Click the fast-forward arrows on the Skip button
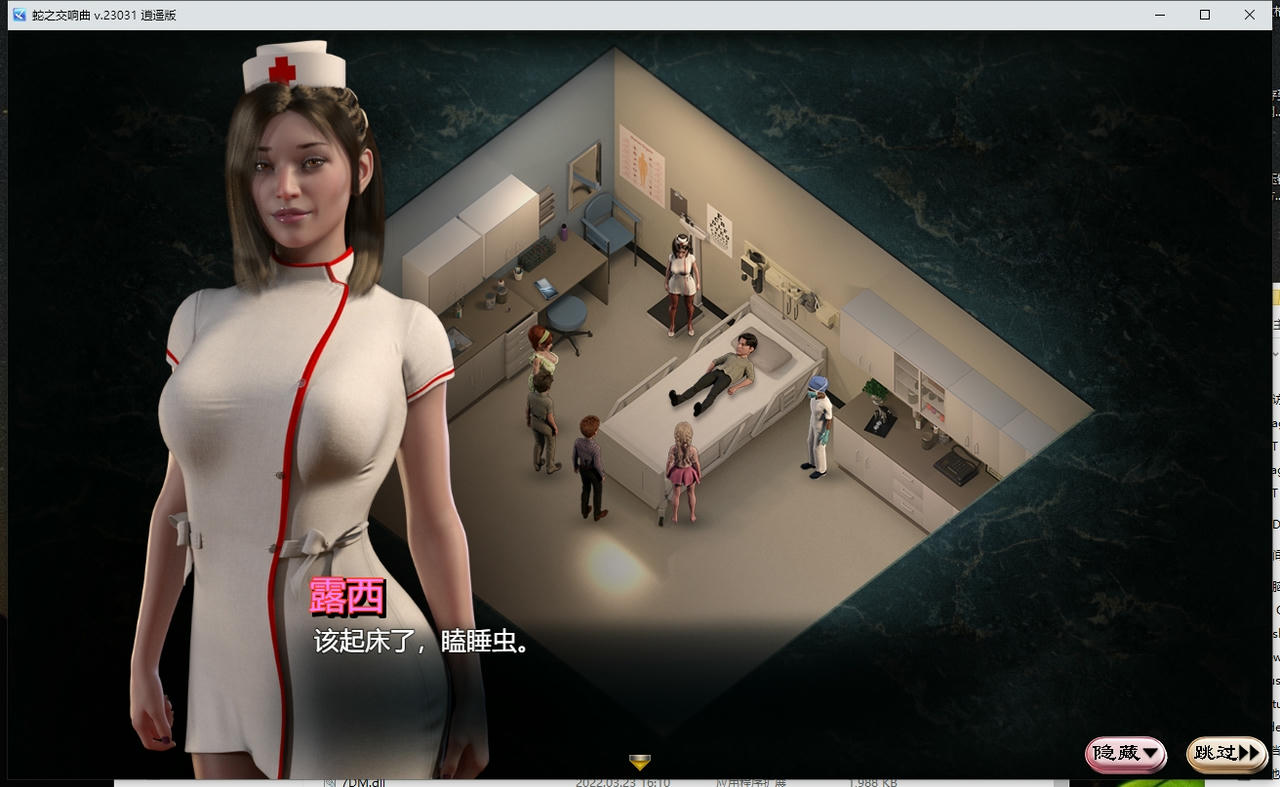Screen dimensions: 1280x787 coord(1249,755)
